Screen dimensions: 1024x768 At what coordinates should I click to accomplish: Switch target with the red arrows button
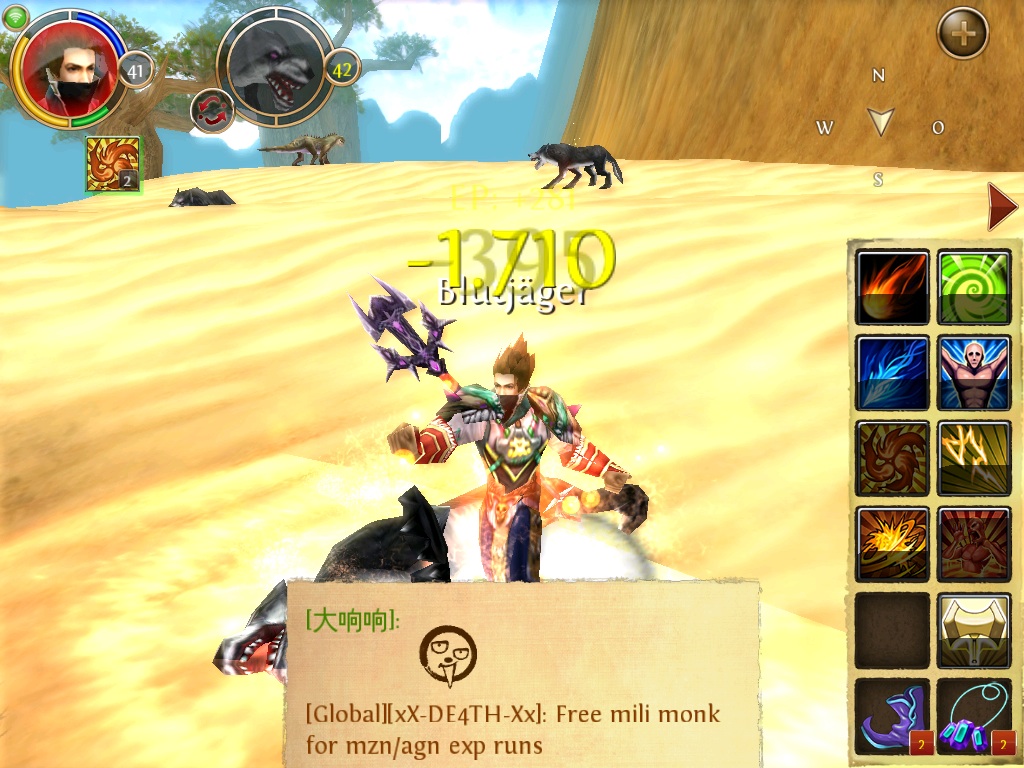[212, 110]
